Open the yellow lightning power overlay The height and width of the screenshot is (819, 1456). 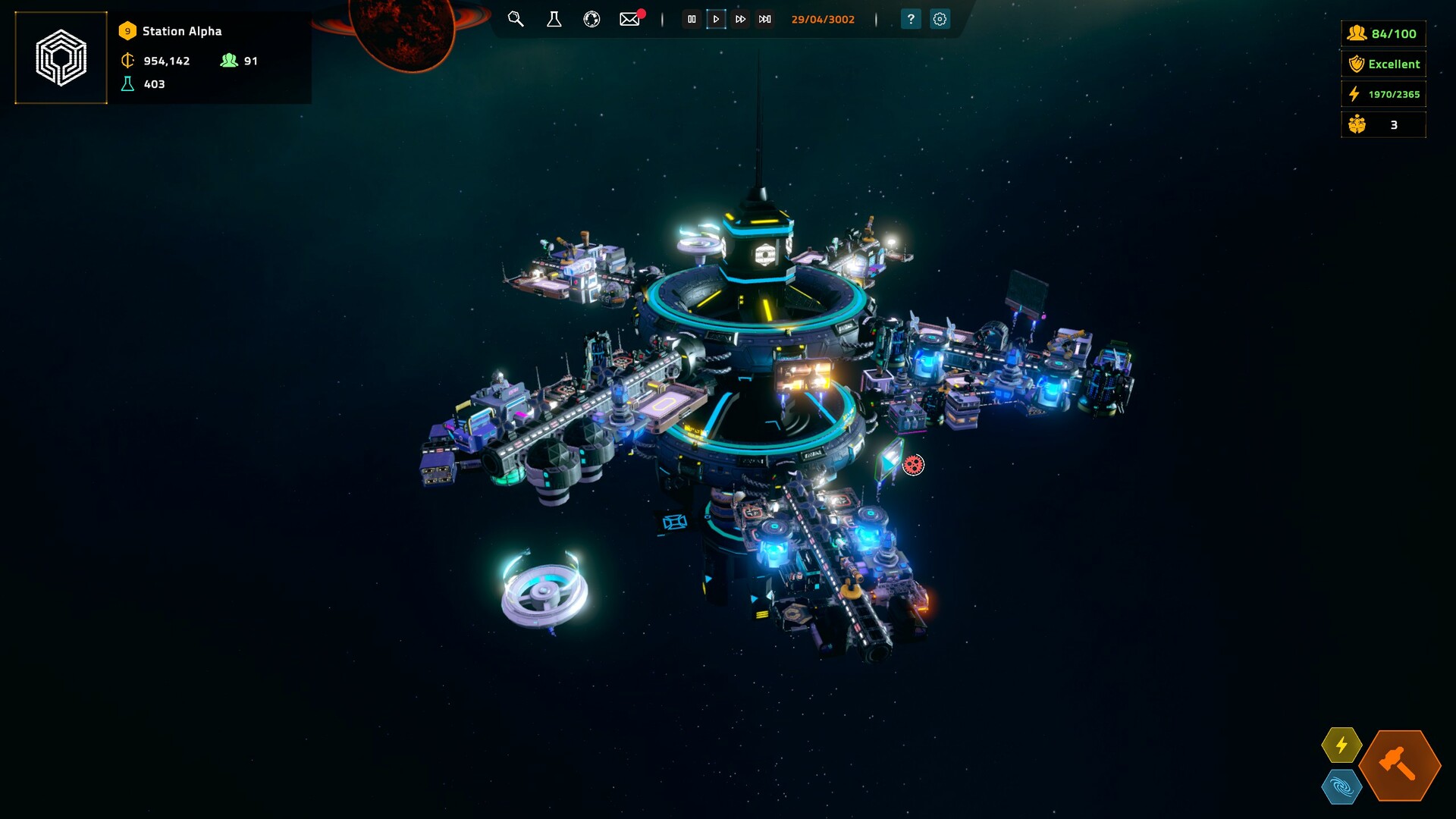[x=1341, y=745]
